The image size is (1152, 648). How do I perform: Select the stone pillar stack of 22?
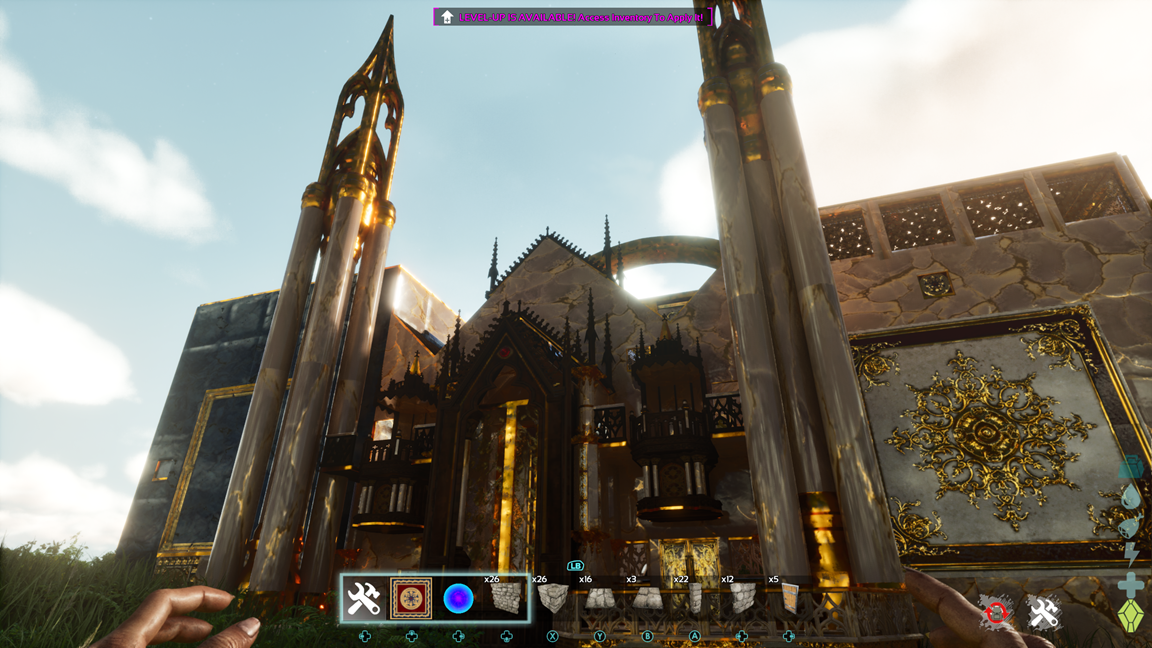click(x=694, y=598)
